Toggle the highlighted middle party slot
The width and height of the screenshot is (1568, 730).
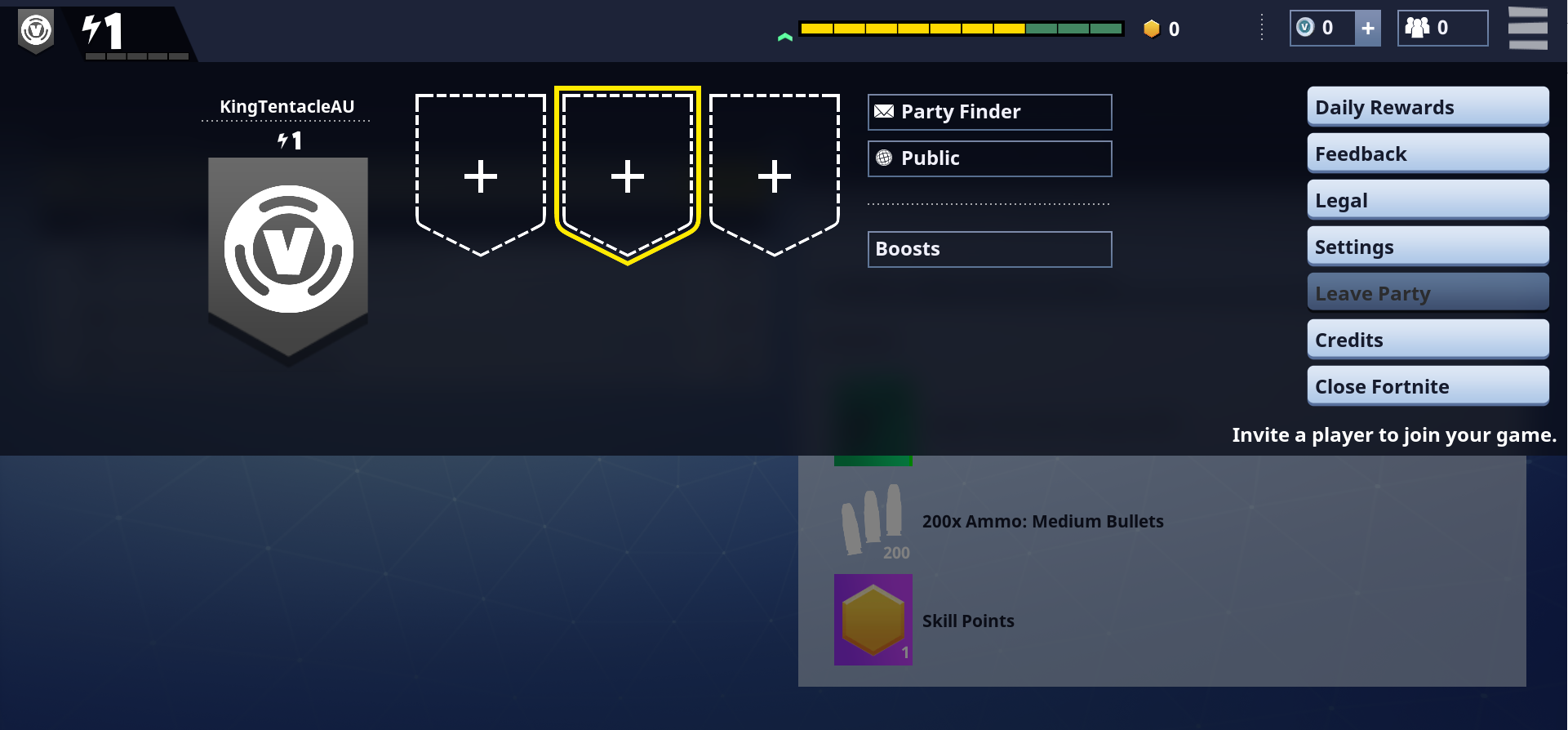click(627, 174)
